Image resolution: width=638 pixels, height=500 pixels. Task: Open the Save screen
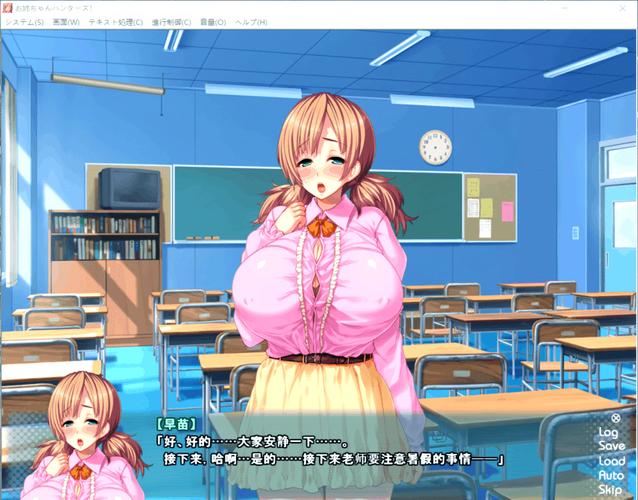(x=611, y=446)
